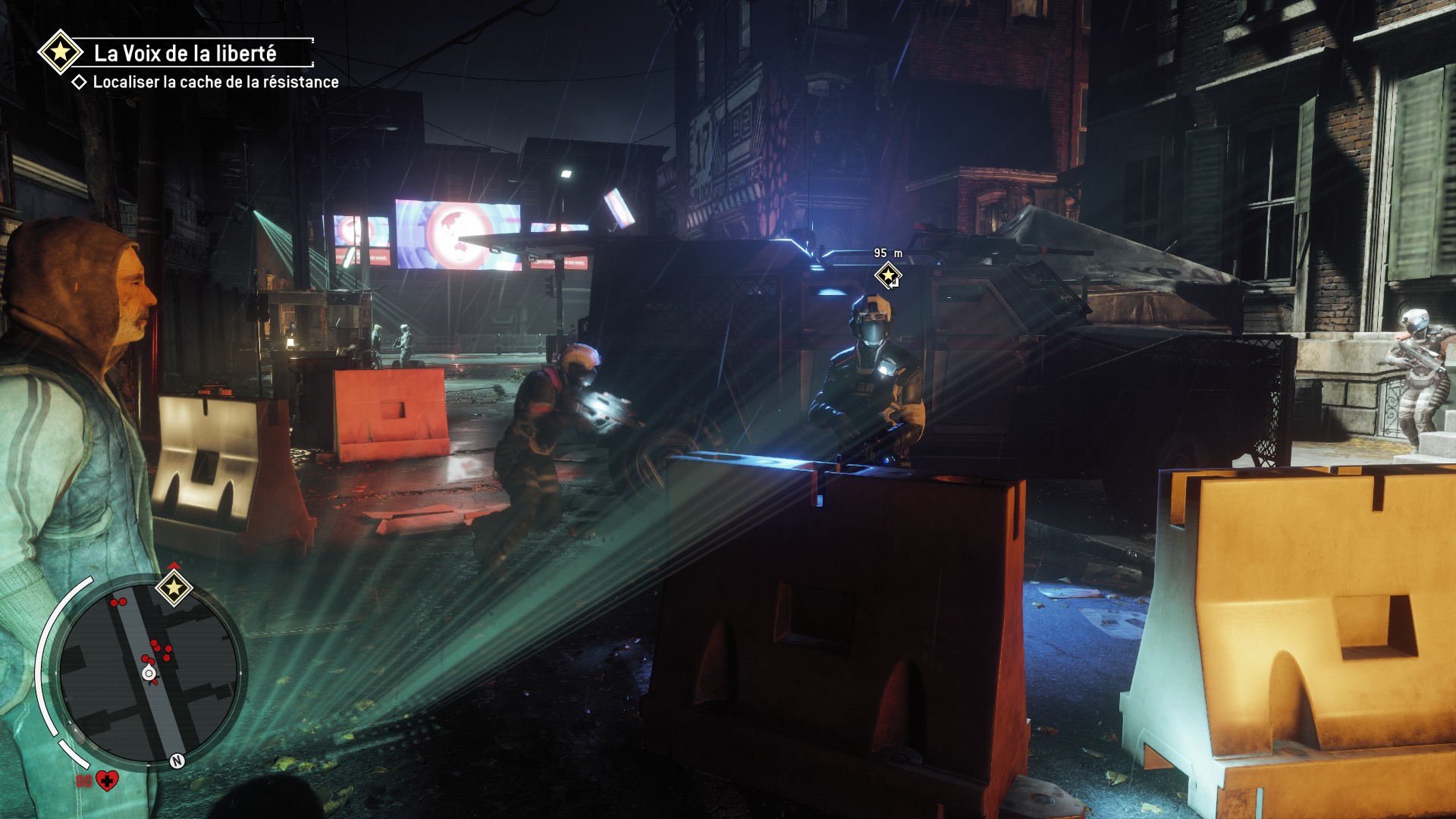Click the red health cross icon
This screenshot has width=1456, height=819.
(108, 780)
